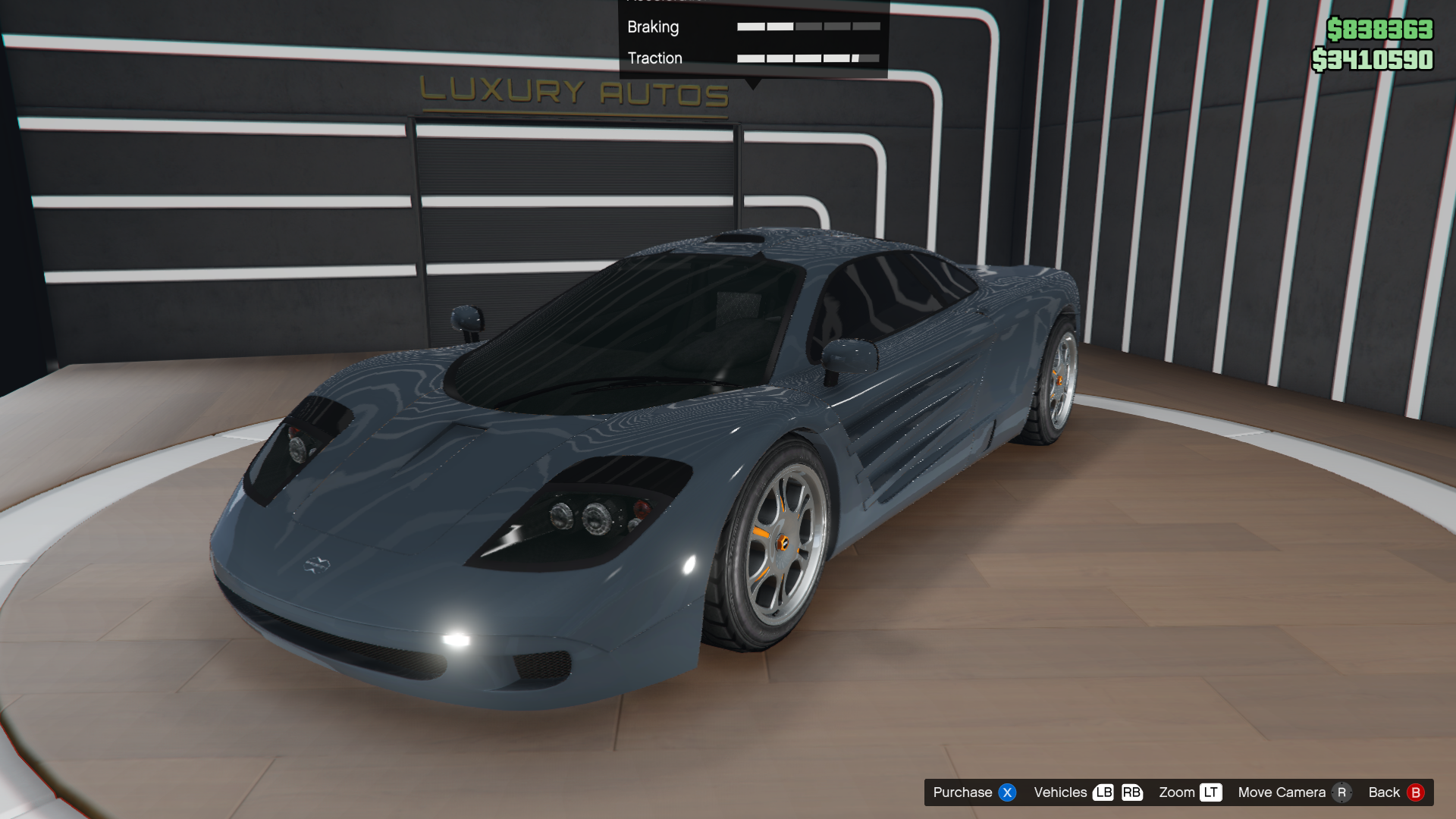Go back using the Back prompt
This screenshot has height=819, width=1456.
(x=1395, y=792)
